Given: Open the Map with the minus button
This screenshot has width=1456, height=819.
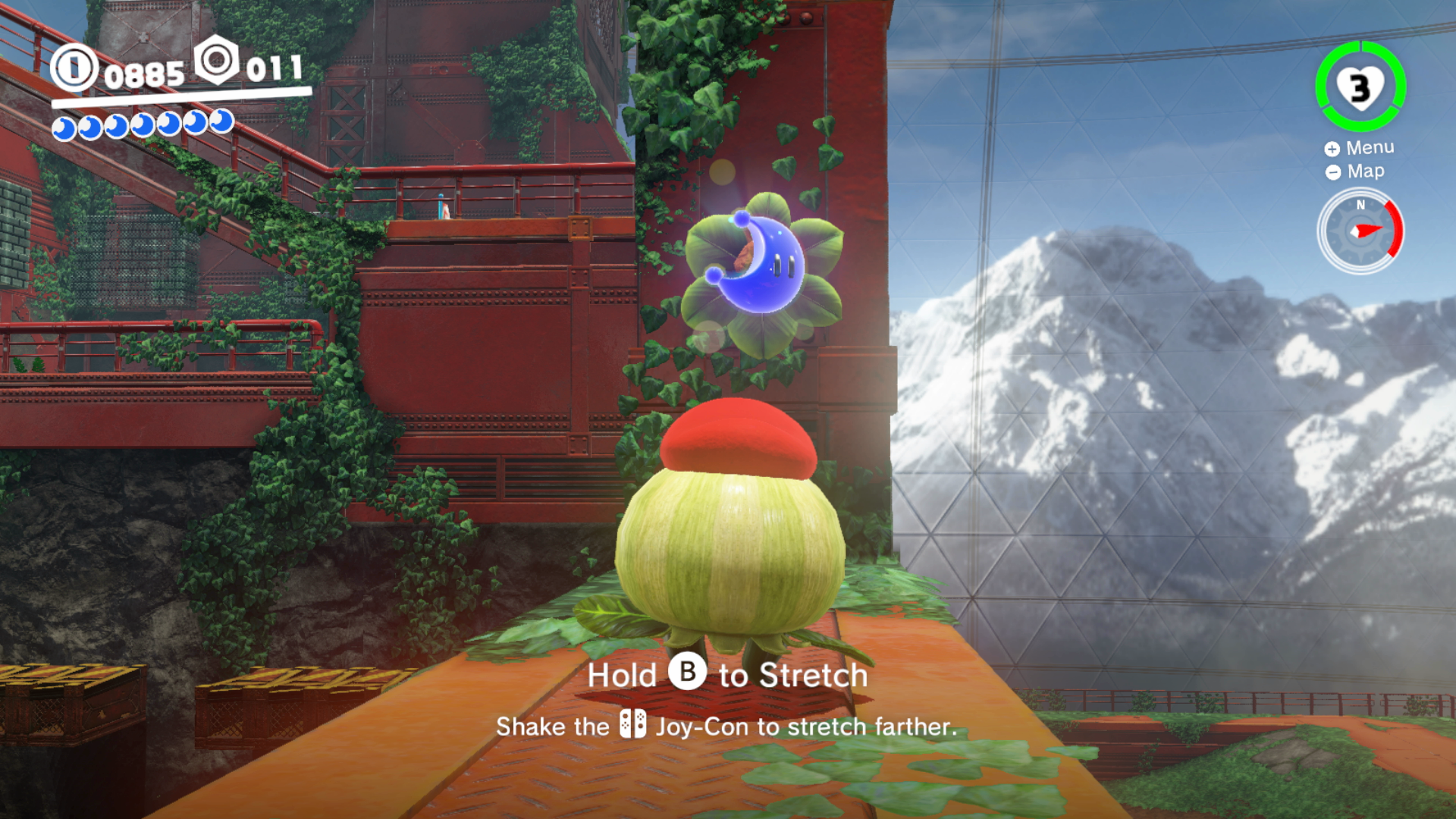Looking at the screenshot, I should 1332,171.
